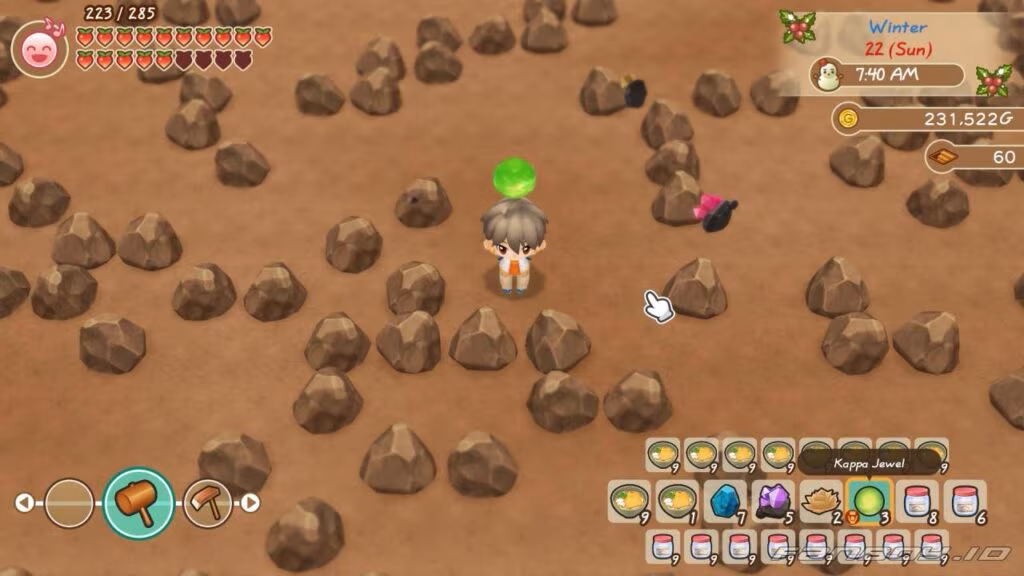1024x576 pixels.
Task: Select the Kappa Jewel inventory slot
Action: [868, 500]
